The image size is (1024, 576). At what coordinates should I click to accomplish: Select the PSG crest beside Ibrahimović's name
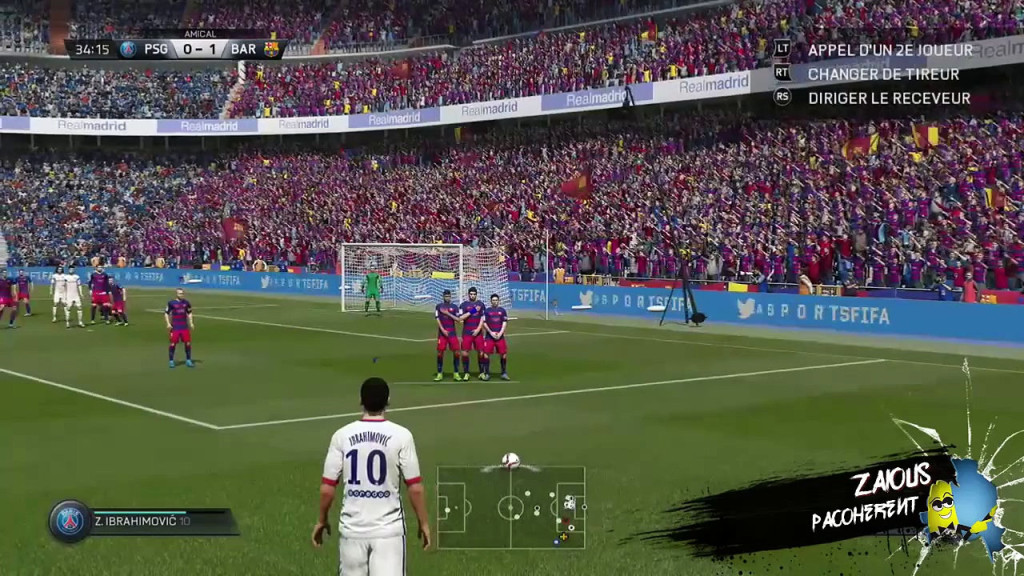(70, 521)
